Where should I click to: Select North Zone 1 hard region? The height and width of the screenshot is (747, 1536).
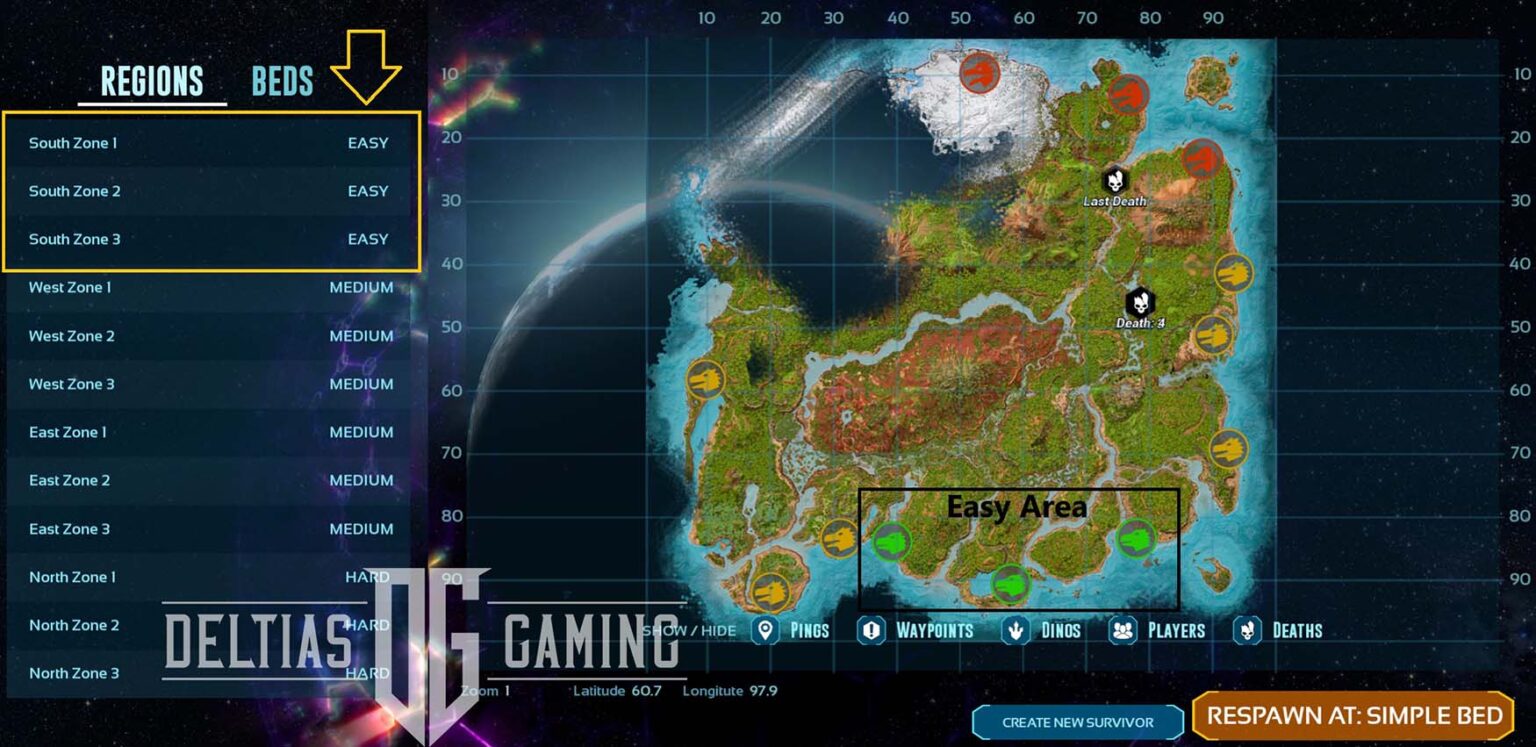[210, 577]
